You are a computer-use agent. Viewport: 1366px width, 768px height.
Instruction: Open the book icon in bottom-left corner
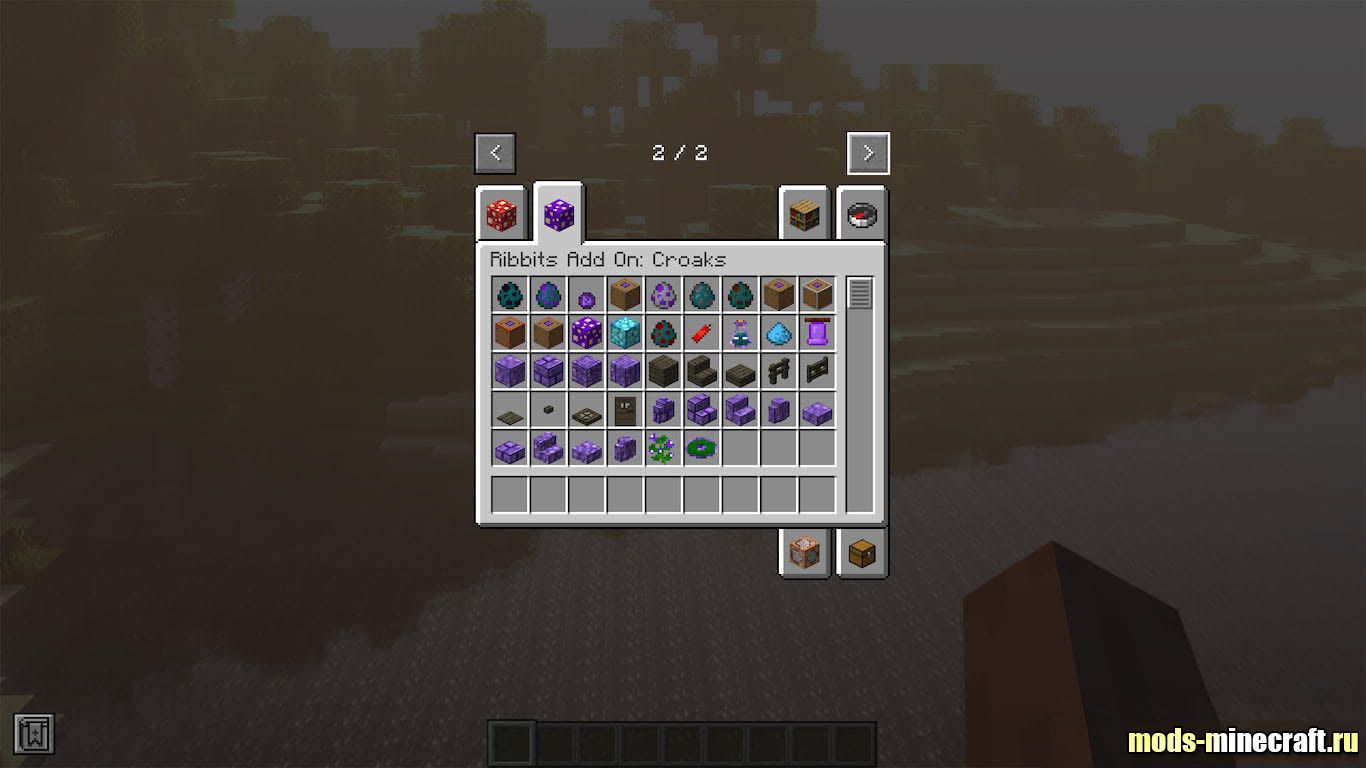click(x=34, y=734)
